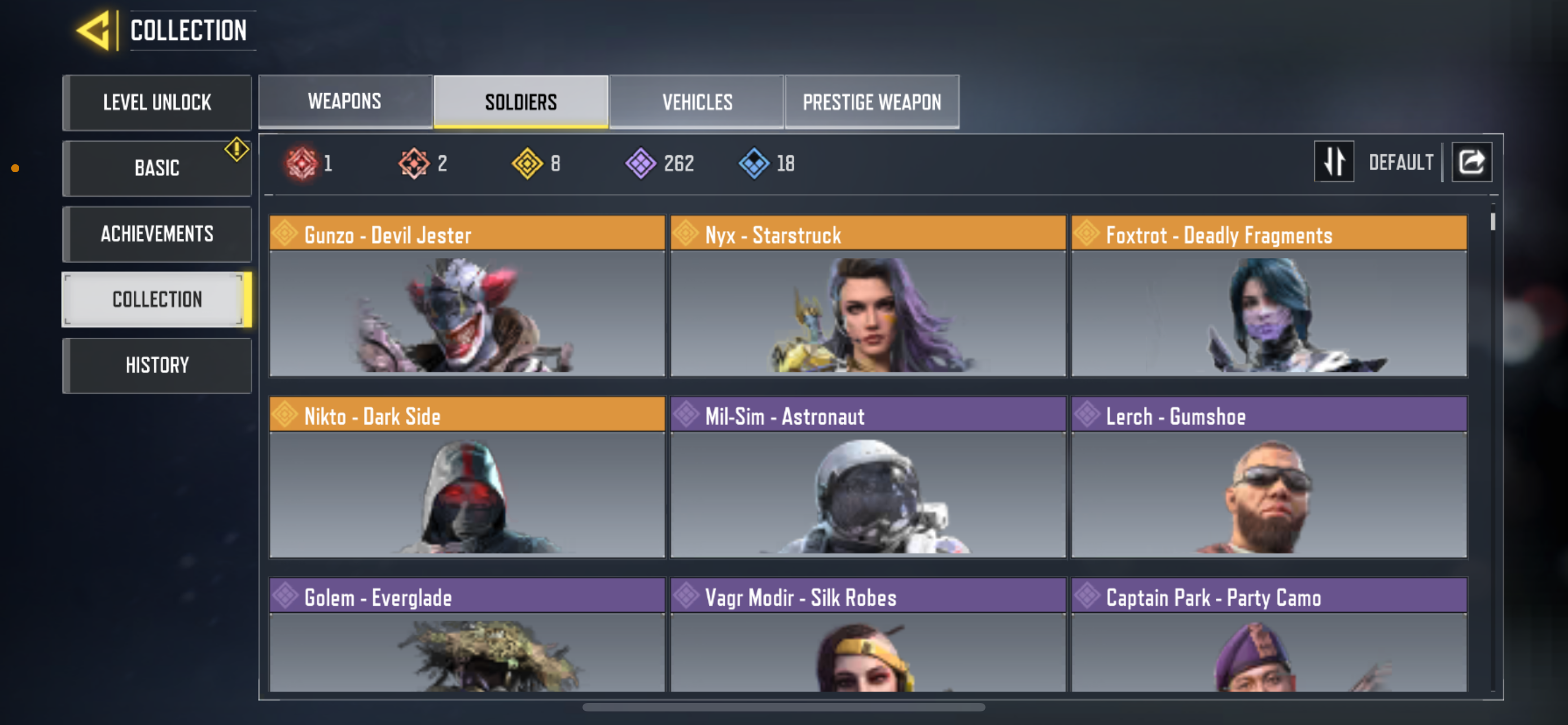Click the sort order arrows icon
This screenshot has height=725, width=1568.
(x=1334, y=161)
